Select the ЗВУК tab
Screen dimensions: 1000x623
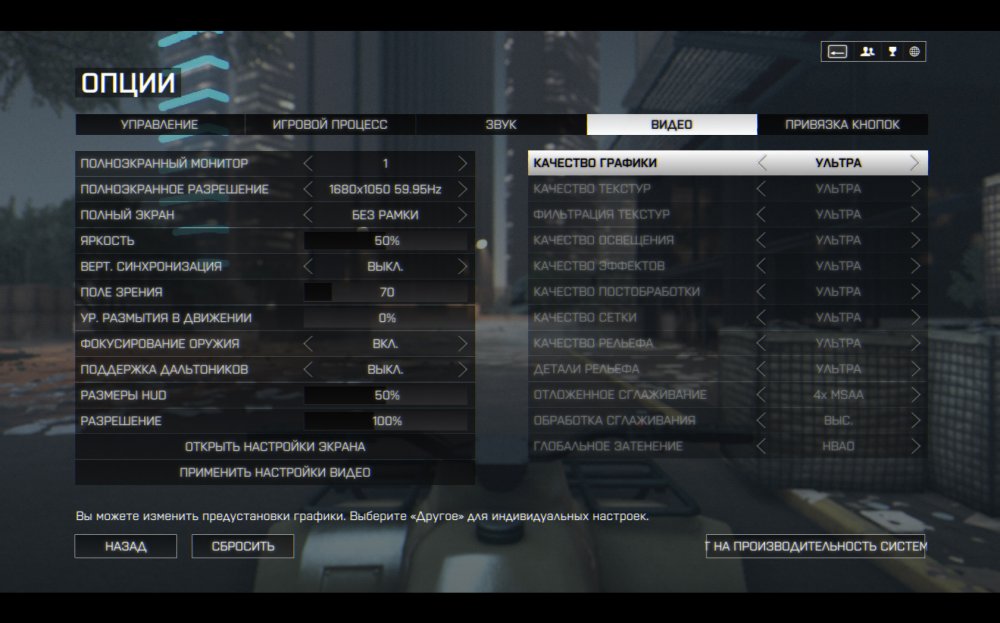pos(501,125)
